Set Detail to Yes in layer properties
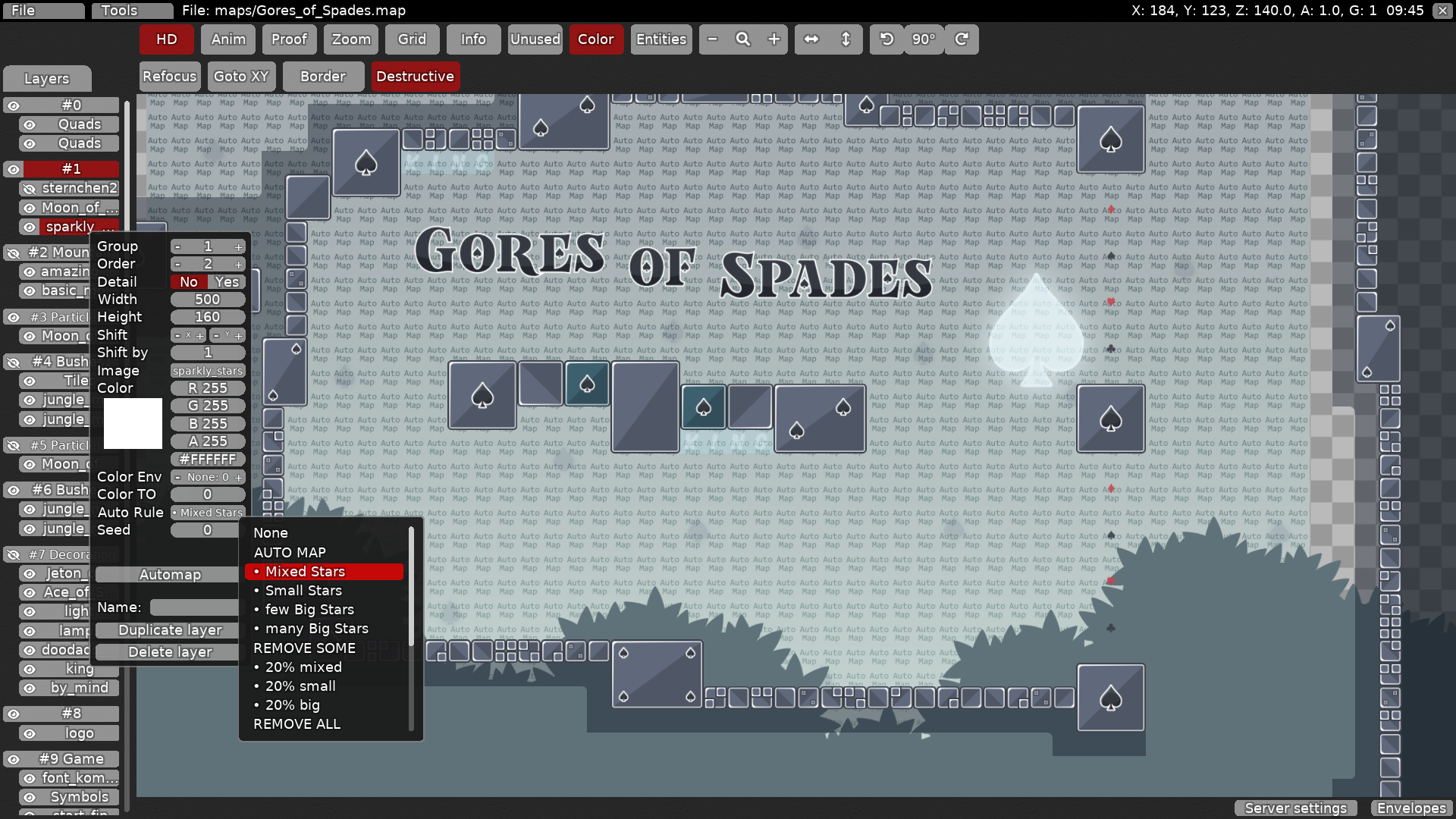The image size is (1456, 819). 226,281
